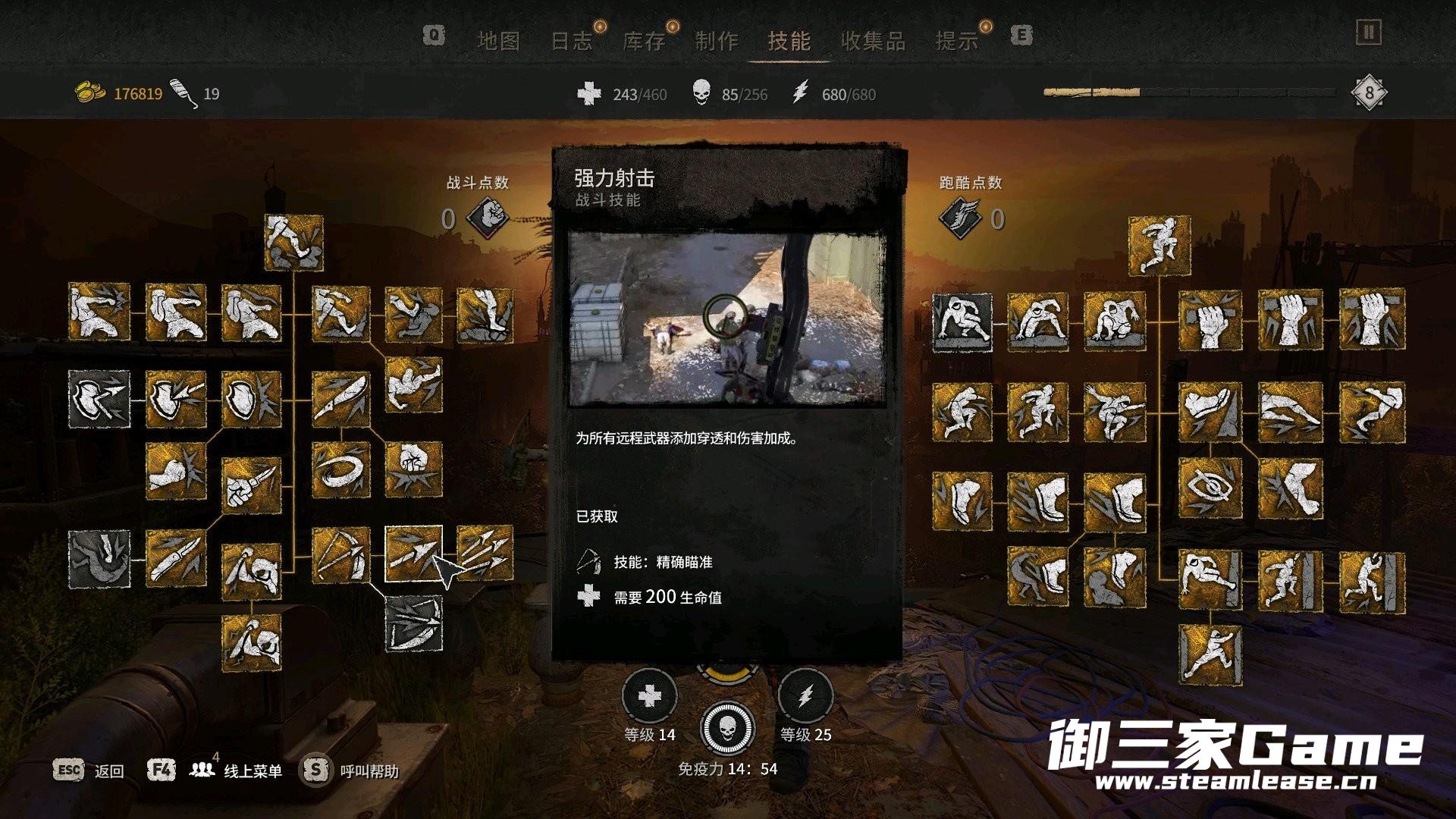The image size is (1456, 819).
Task: Show the 提示 tips tab
Action: click(x=957, y=41)
